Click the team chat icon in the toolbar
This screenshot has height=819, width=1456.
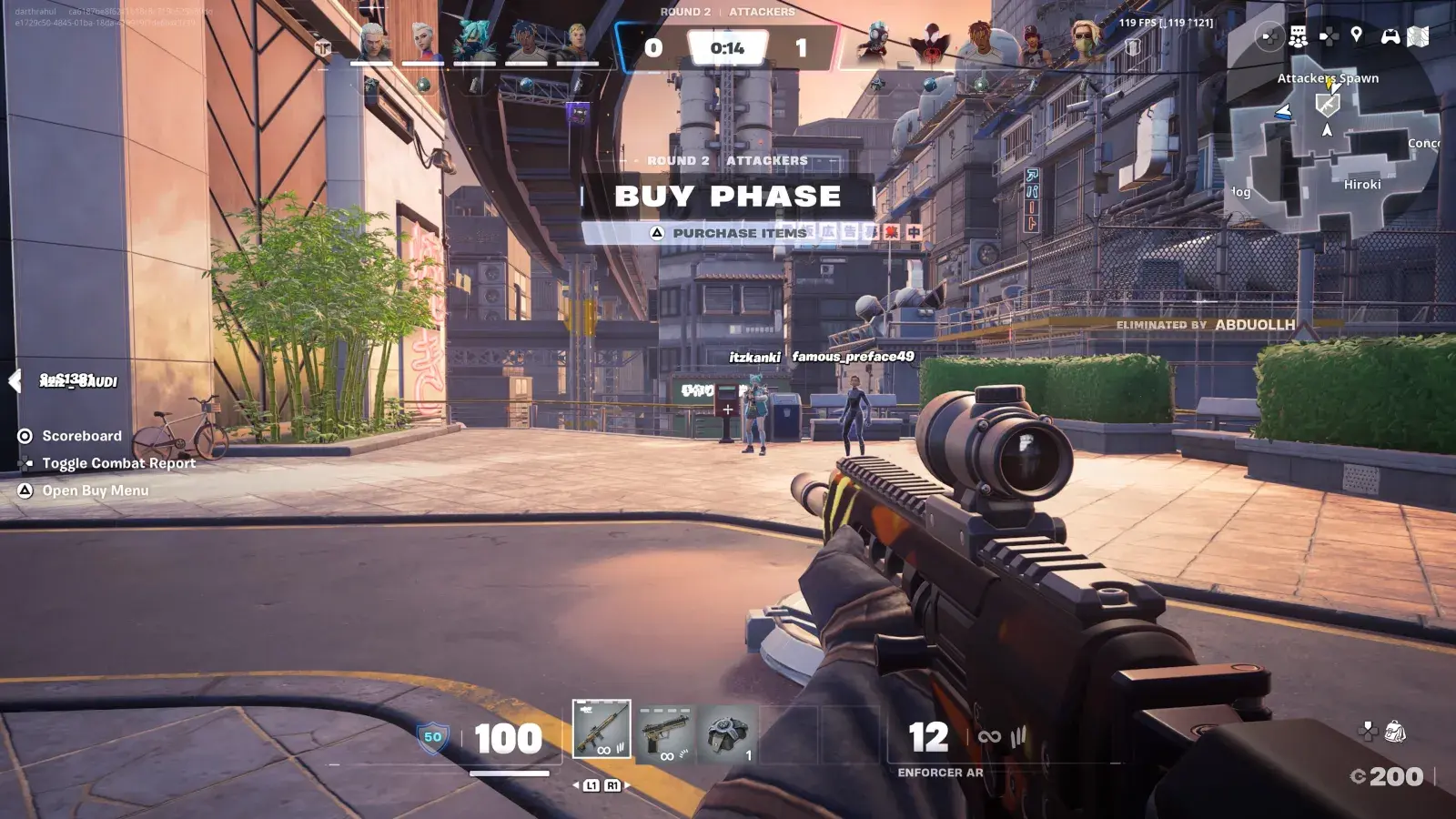[1298, 38]
